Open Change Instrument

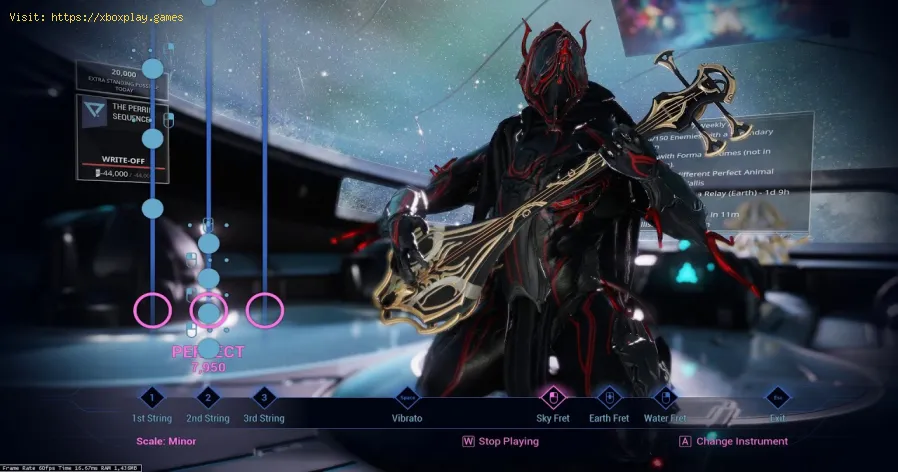(733, 441)
